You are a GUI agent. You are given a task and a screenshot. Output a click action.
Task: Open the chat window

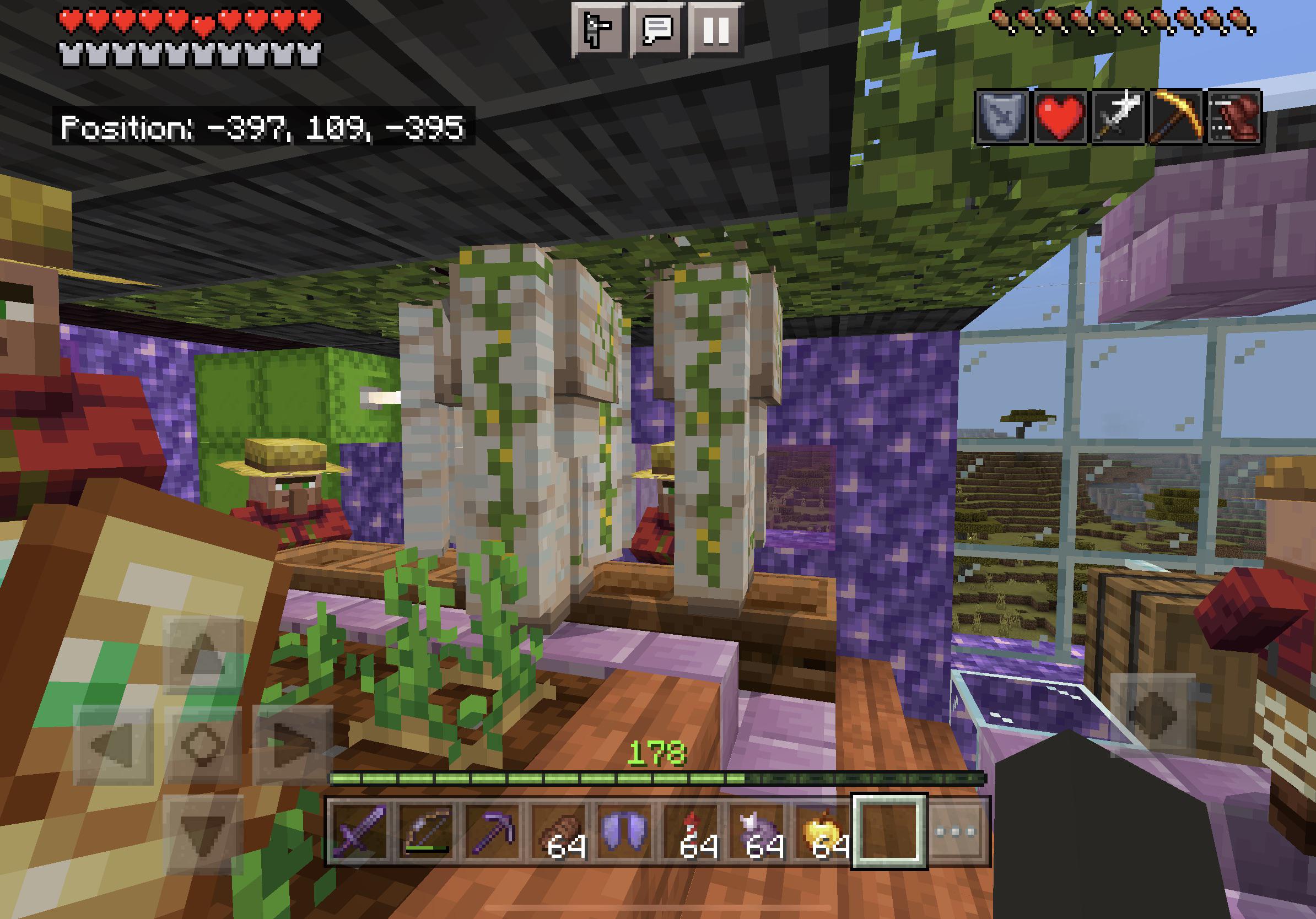[x=656, y=30]
